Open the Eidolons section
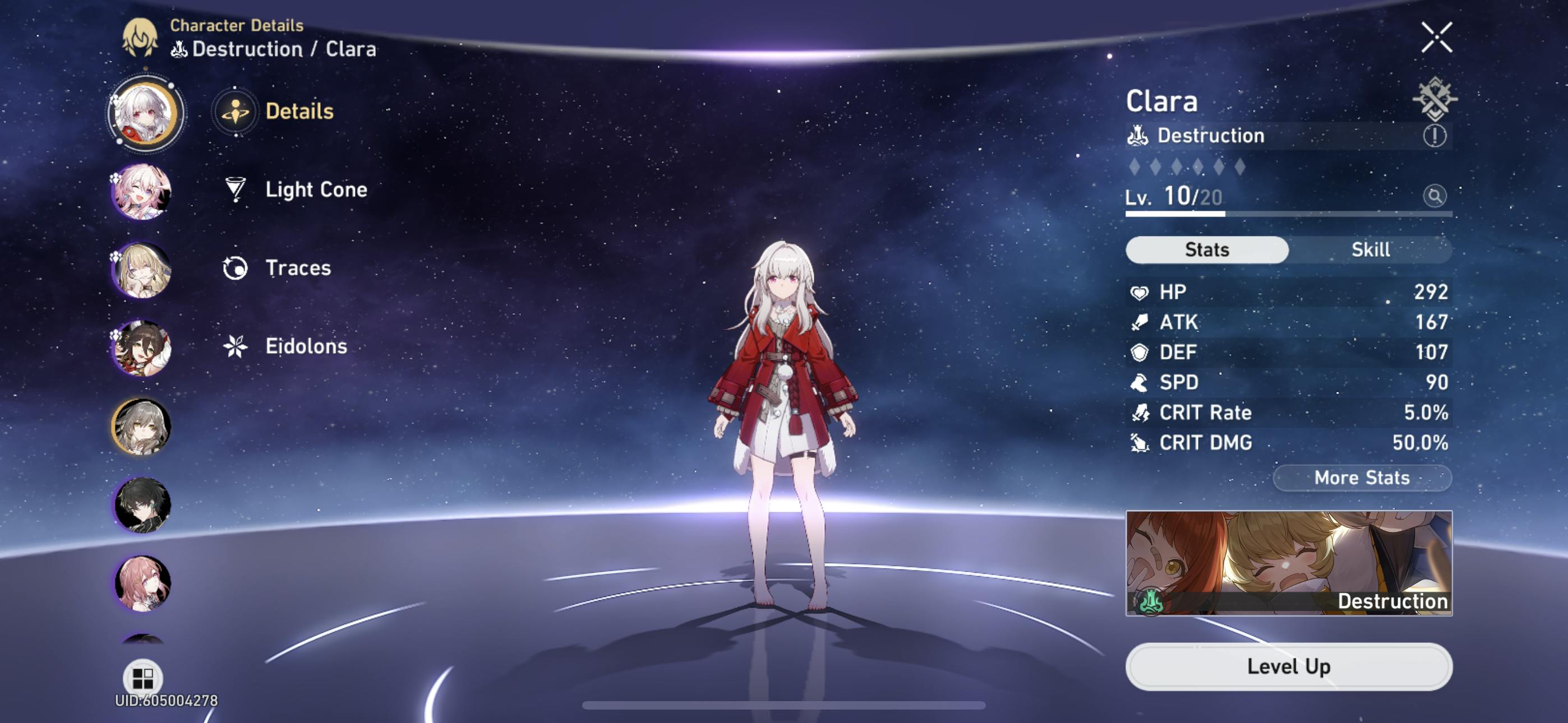The height and width of the screenshot is (723, 1568). [x=306, y=347]
